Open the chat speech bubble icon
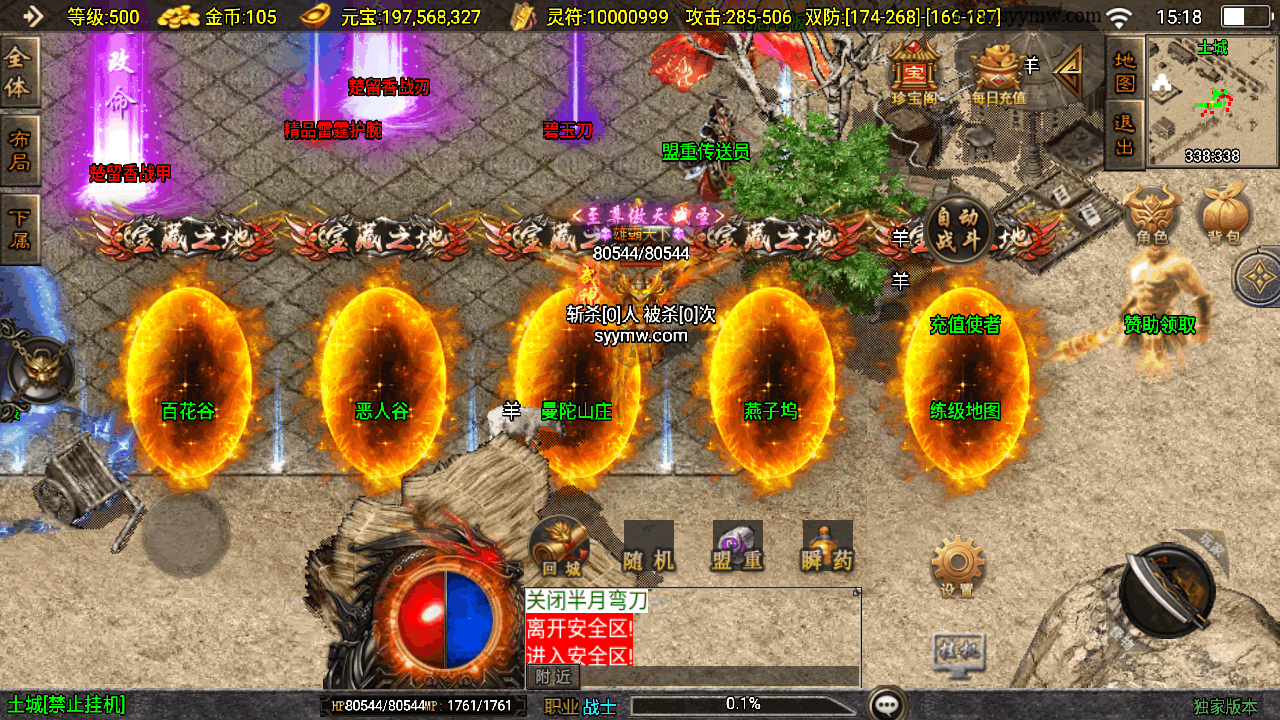The width and height of the screenshot is (1280, 720). (x=886, y=704)
